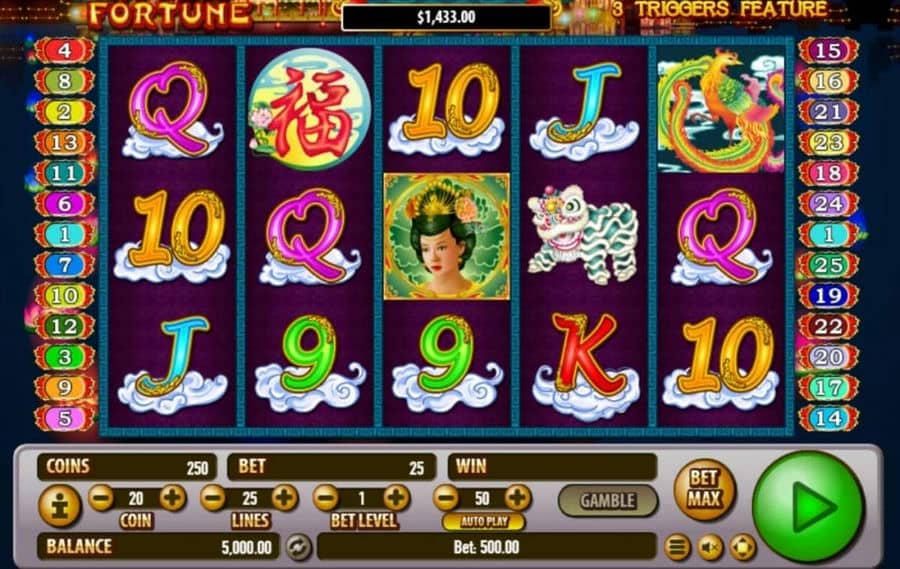The image size is (900, 569).
Task: Increase the auto play spin count
Action: pyautogui.click(x=518, y=497)
